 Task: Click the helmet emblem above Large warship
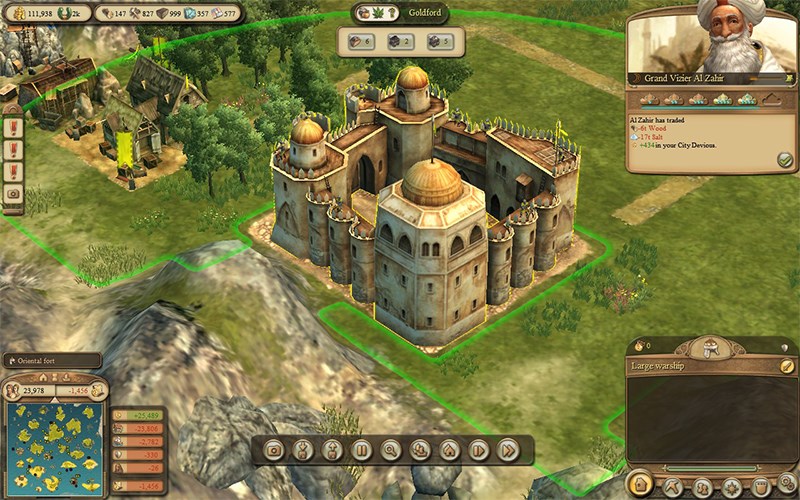click(x=713, y=348)
